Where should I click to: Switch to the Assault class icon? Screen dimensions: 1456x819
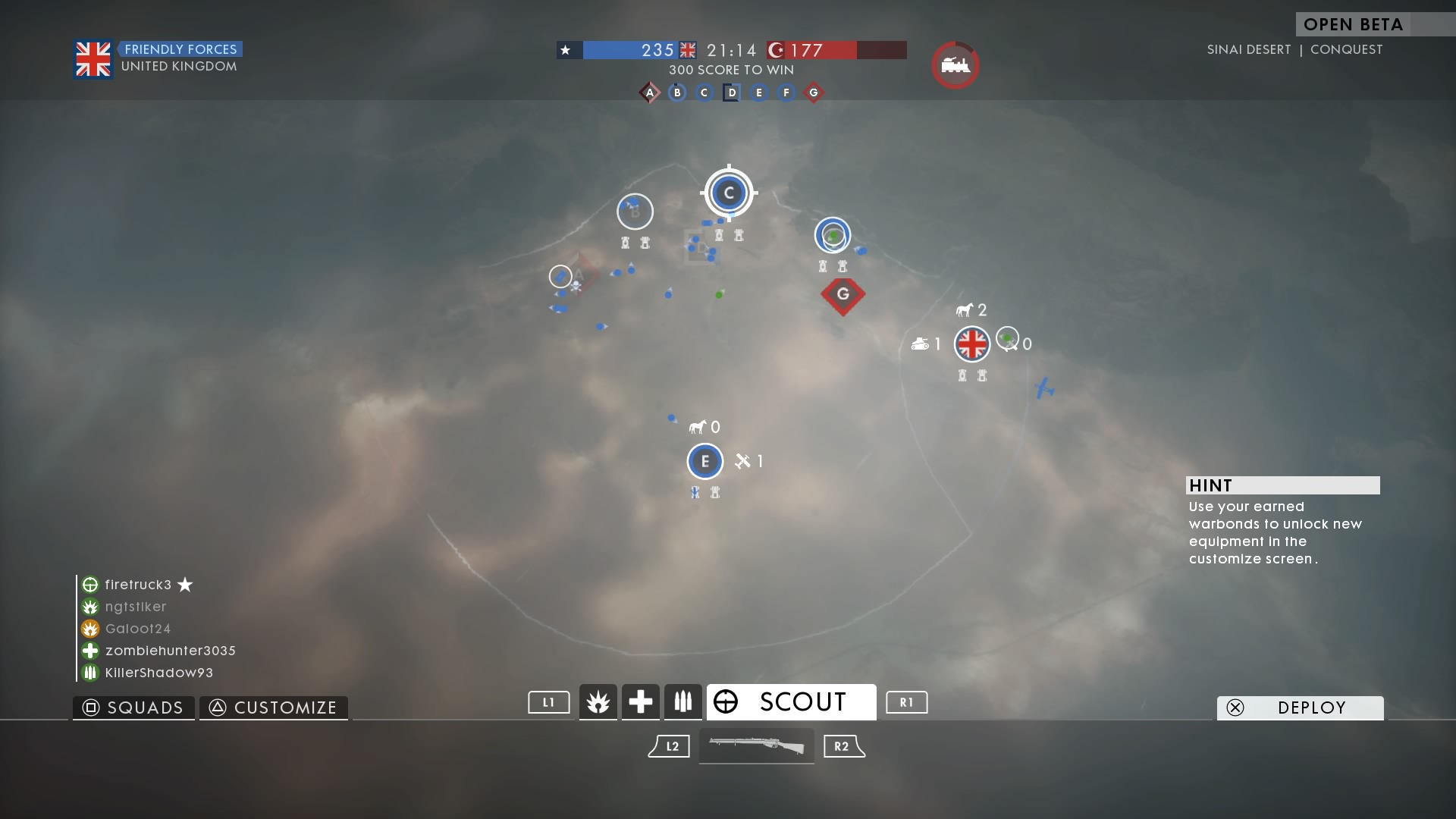coord(598,702)
